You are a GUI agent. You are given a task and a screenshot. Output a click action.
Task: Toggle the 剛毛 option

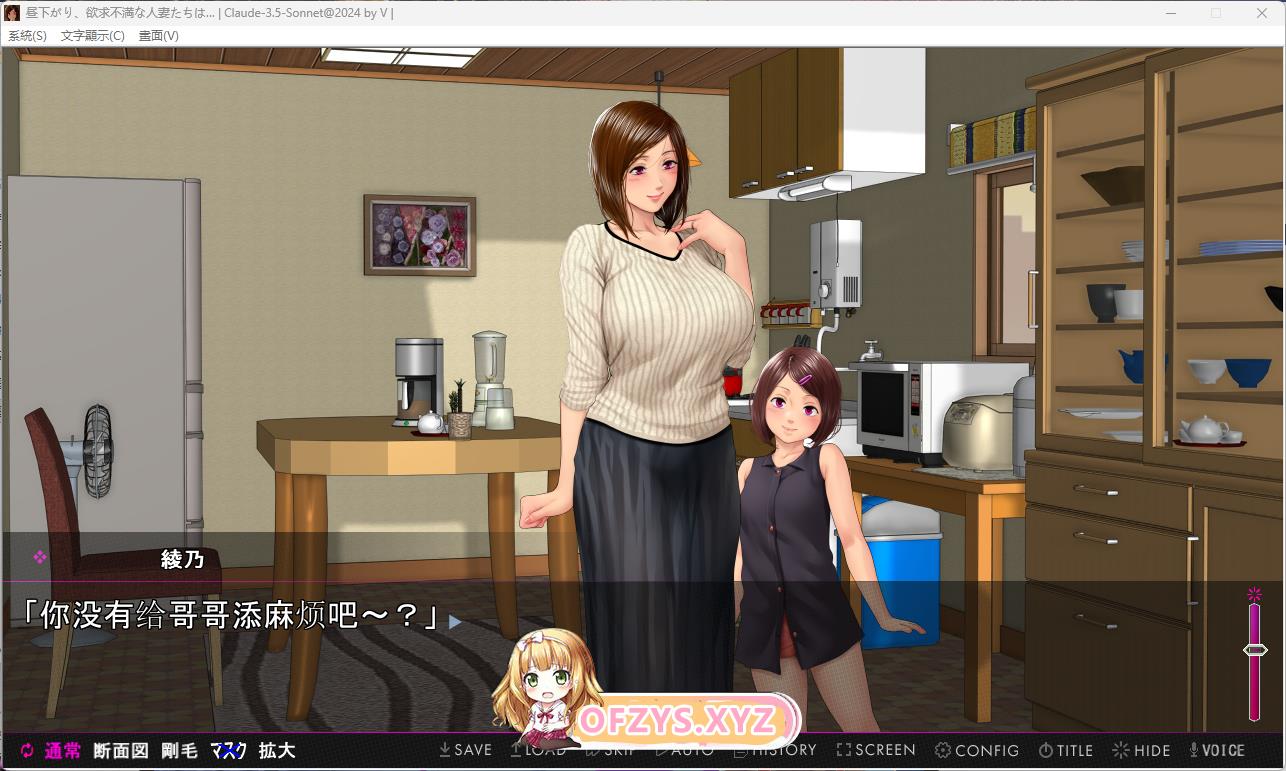pyautogui.click(x=180, y=751)
